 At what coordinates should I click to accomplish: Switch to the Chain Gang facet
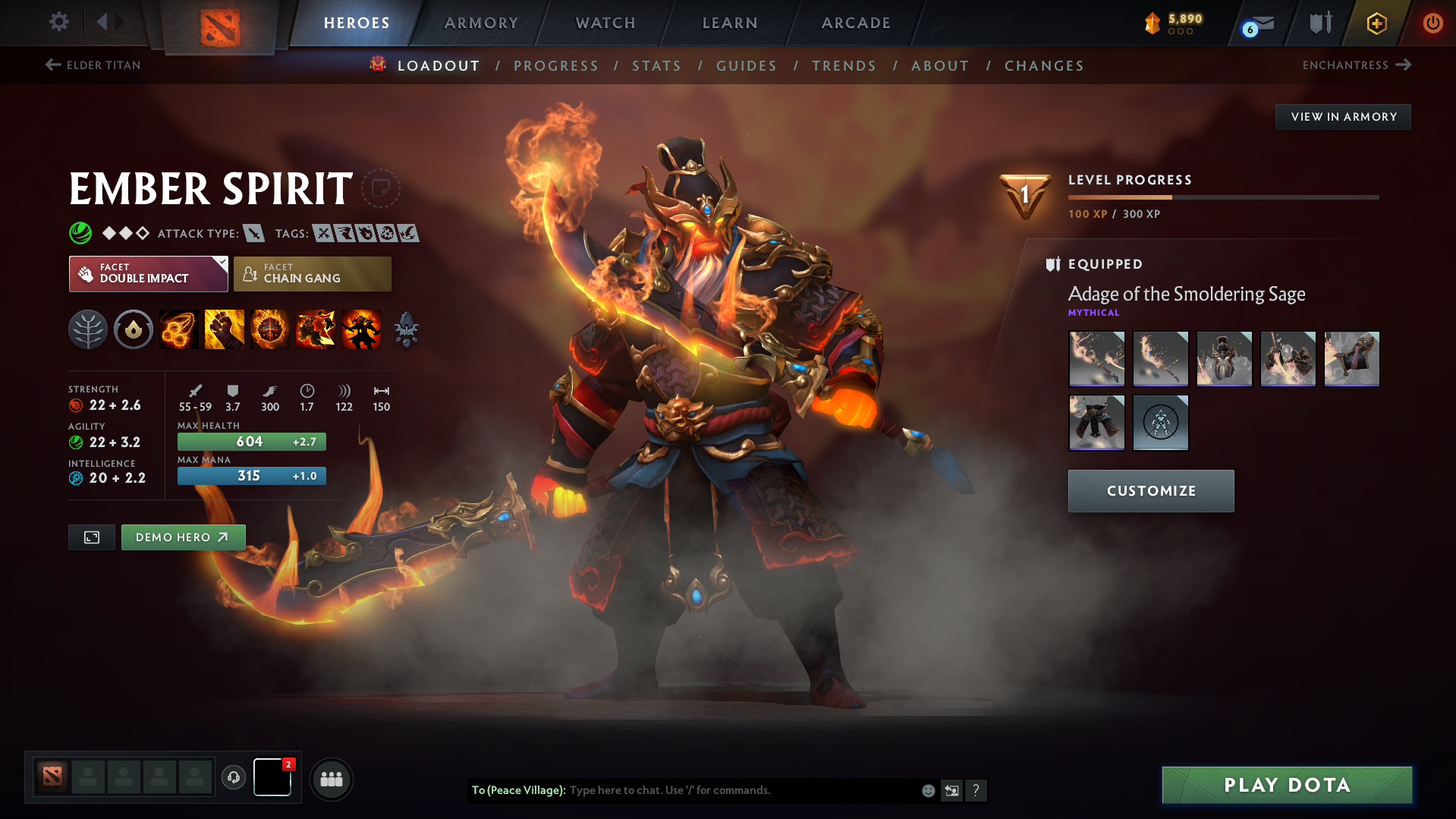(312, 273)
